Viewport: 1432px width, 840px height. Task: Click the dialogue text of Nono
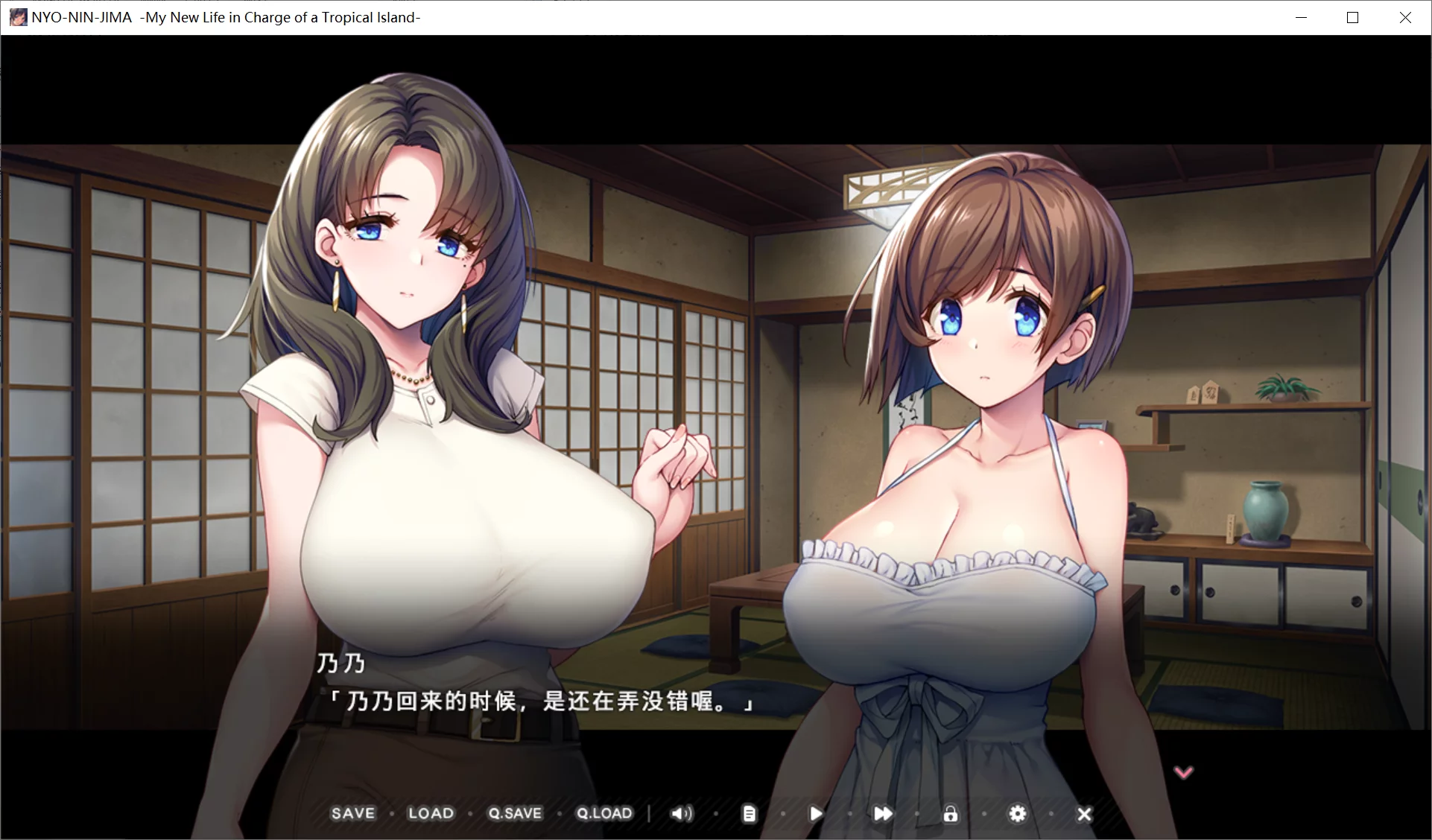(x=542, y=701)
